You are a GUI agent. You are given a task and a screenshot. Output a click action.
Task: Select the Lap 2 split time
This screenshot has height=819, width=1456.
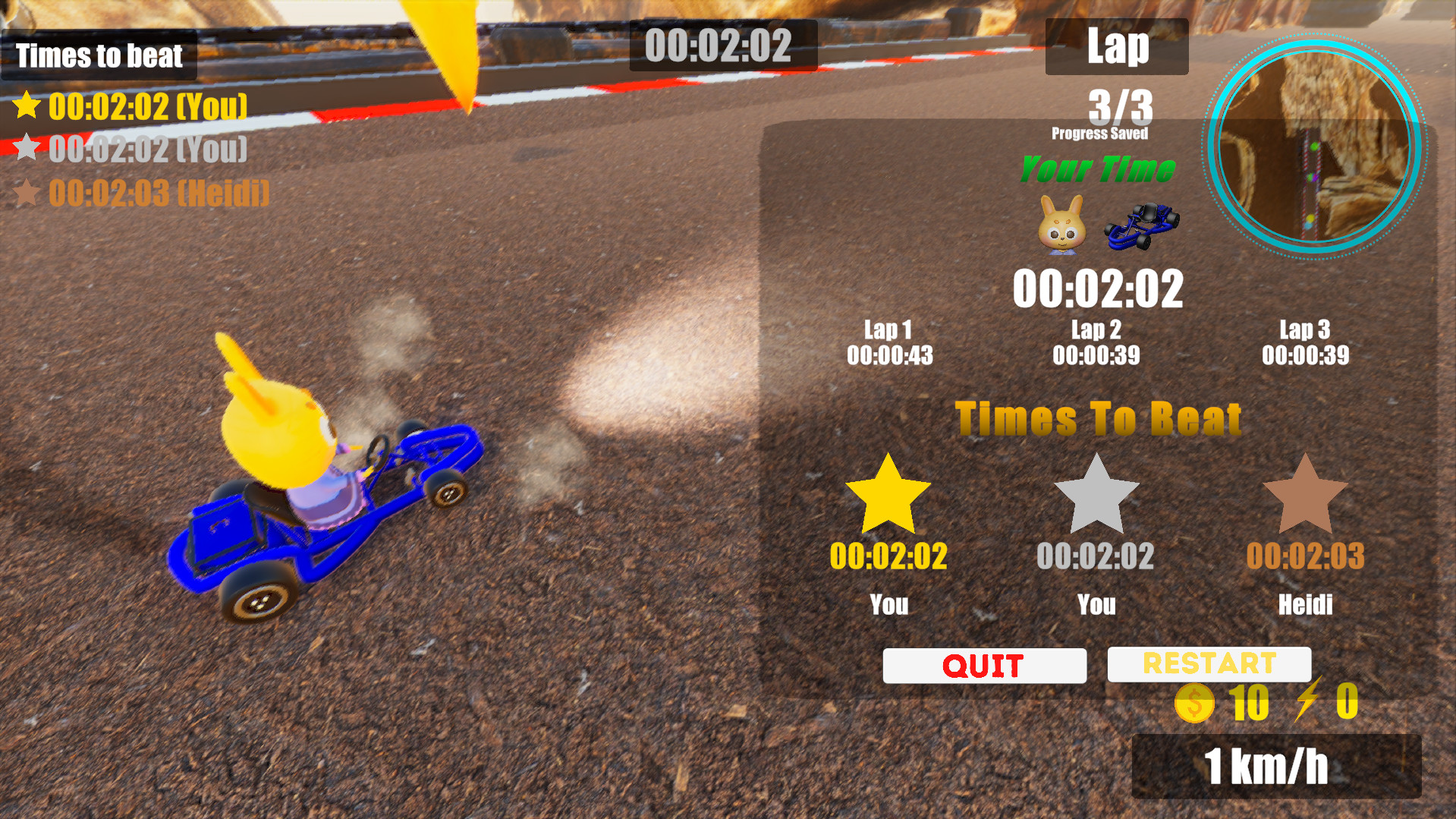coord(1096,343)
